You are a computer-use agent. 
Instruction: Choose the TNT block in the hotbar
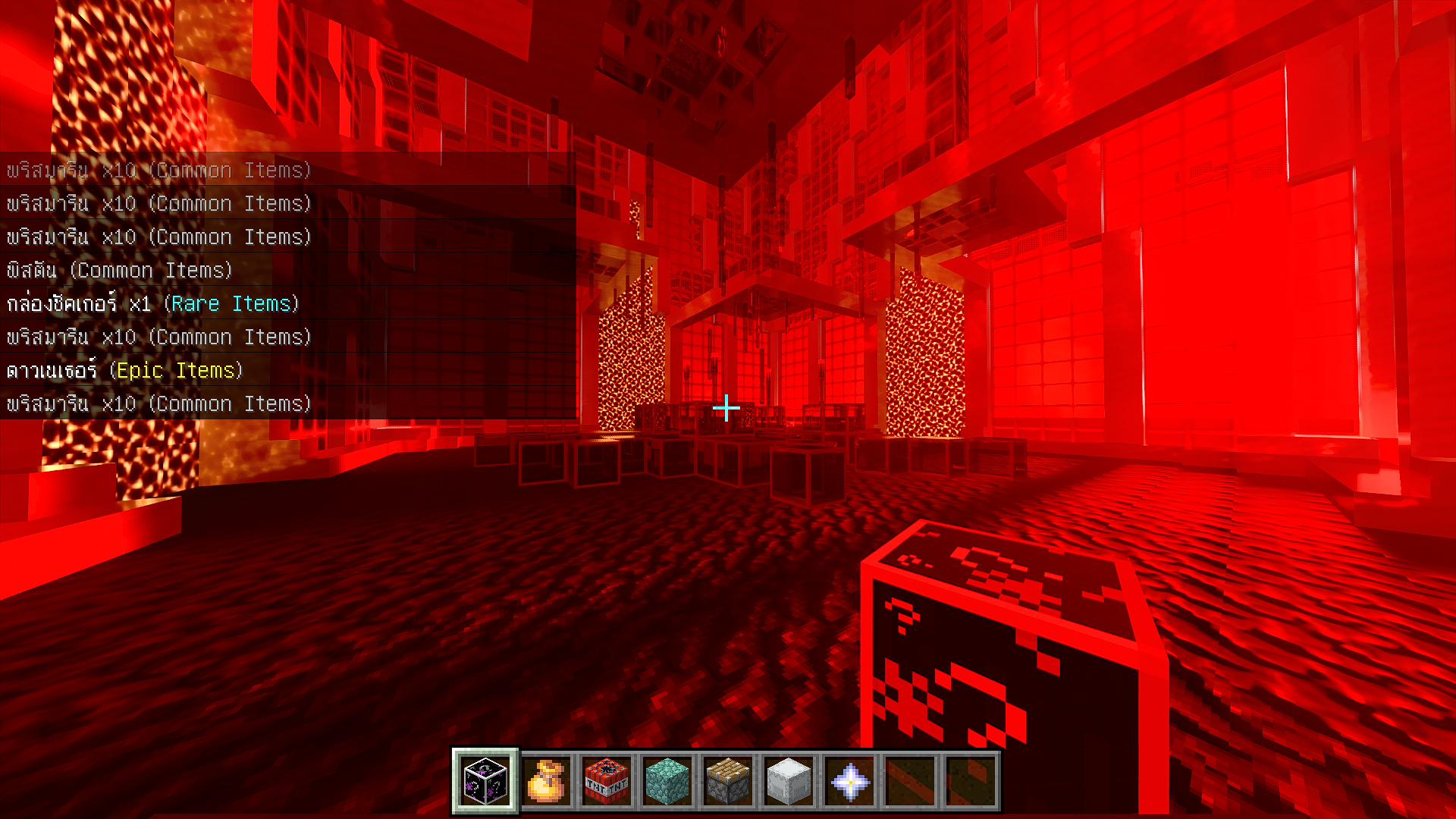(x=607, y=781)
